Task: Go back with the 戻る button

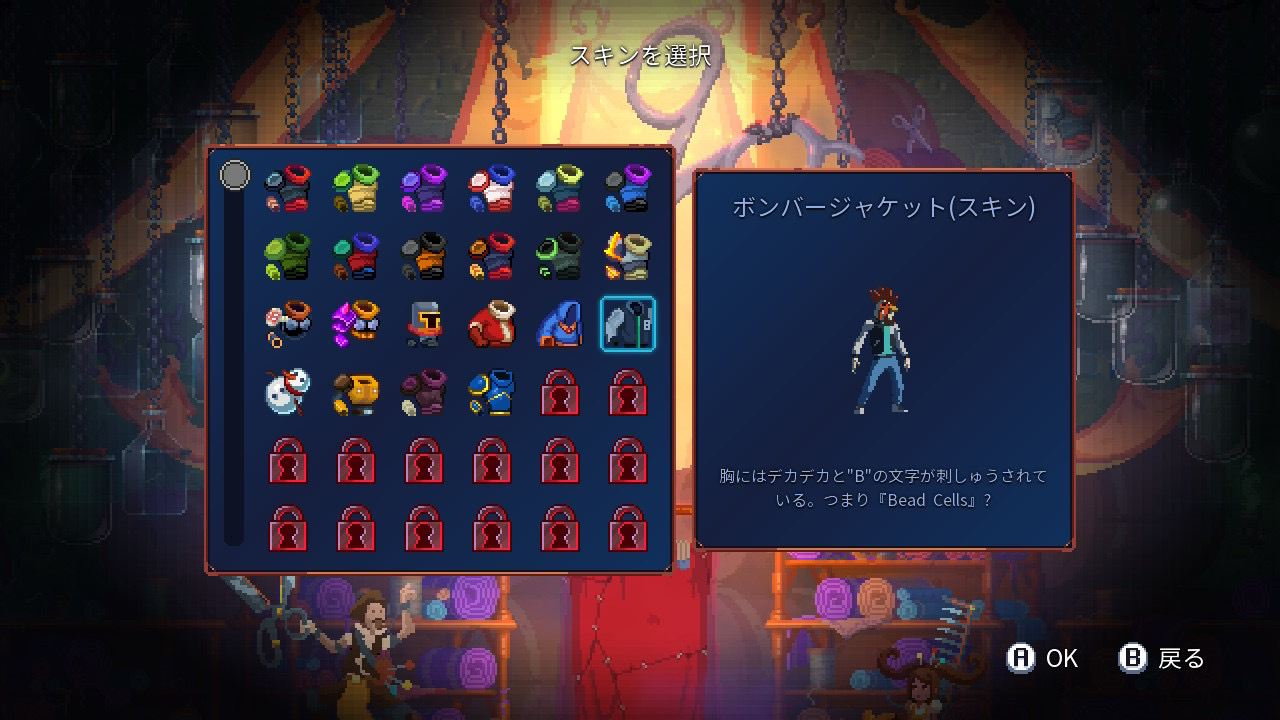Action: pos(1162,658)
